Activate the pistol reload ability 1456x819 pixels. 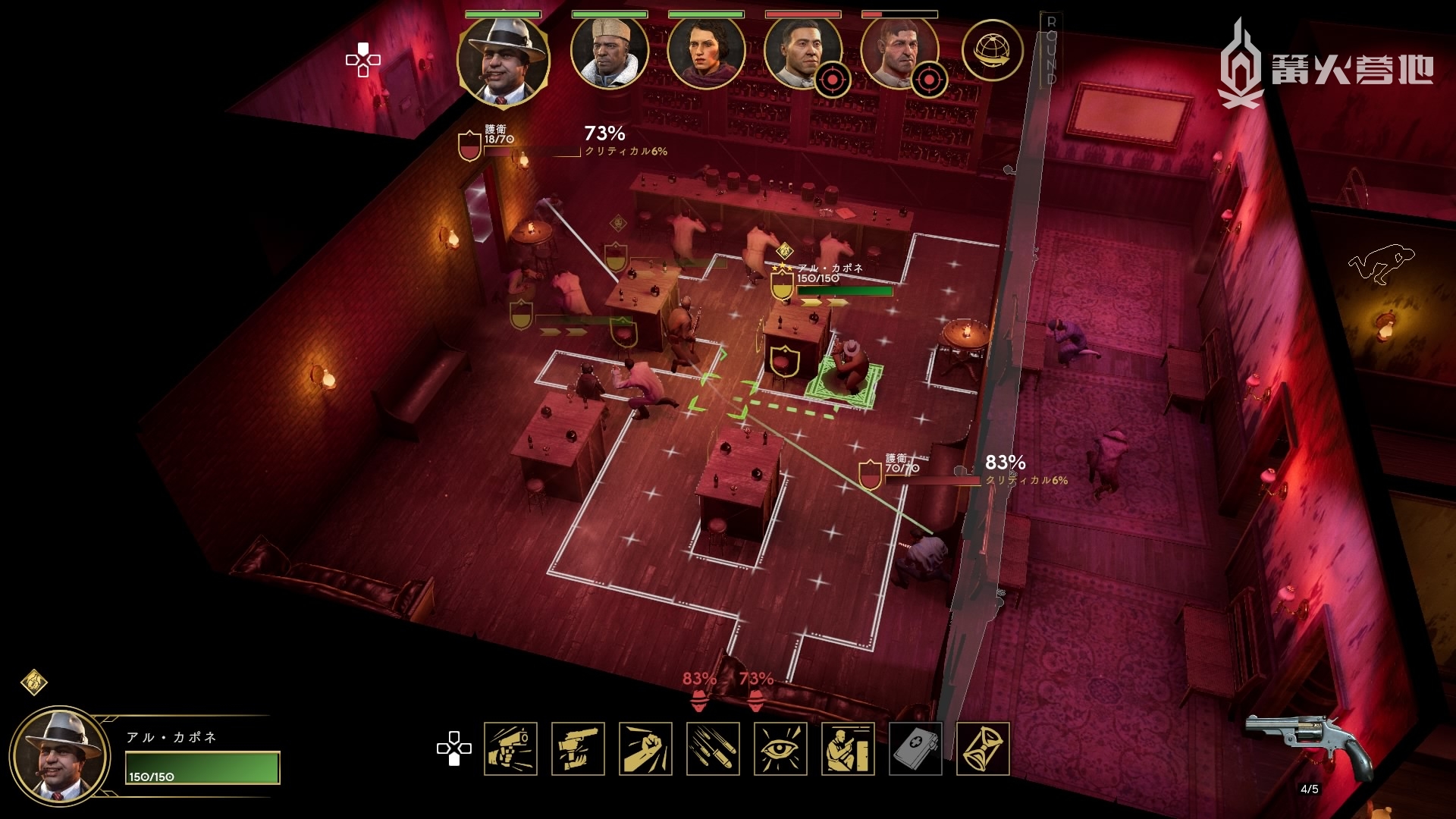(x=578, y=749)
